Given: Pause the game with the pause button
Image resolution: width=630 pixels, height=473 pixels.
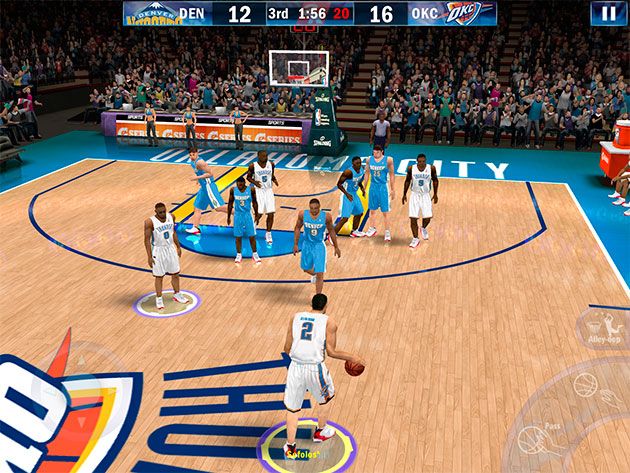Looking at the screenshot, I should tap(607, 13).
